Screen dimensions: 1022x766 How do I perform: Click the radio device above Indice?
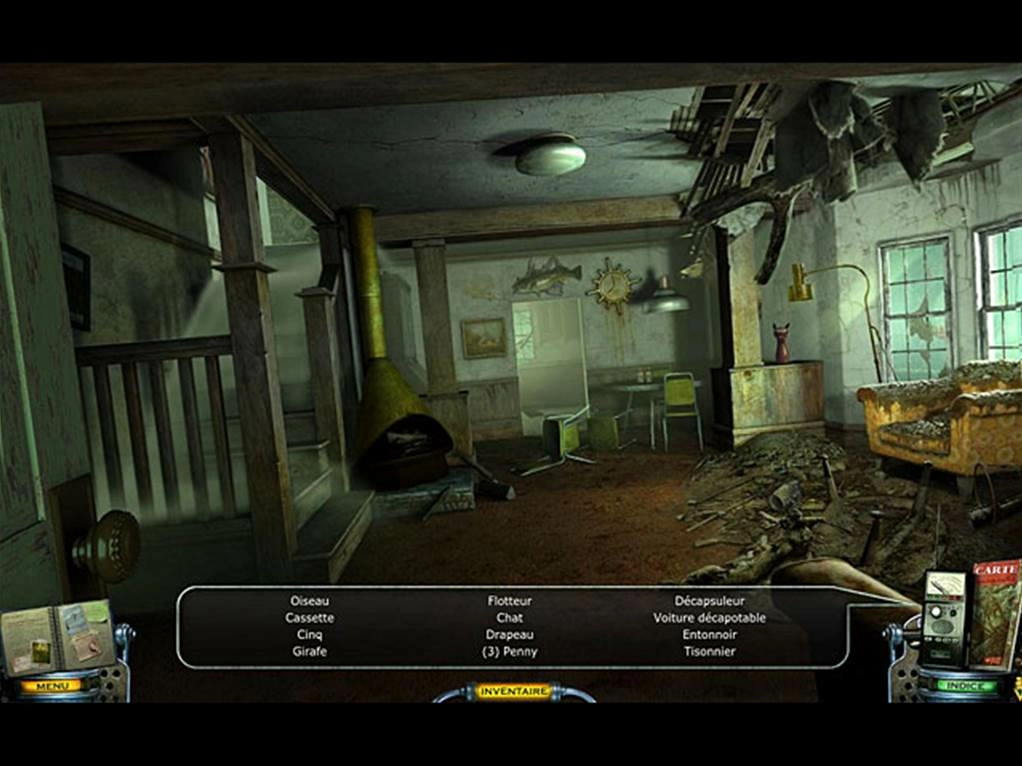[x=943, y=618]
